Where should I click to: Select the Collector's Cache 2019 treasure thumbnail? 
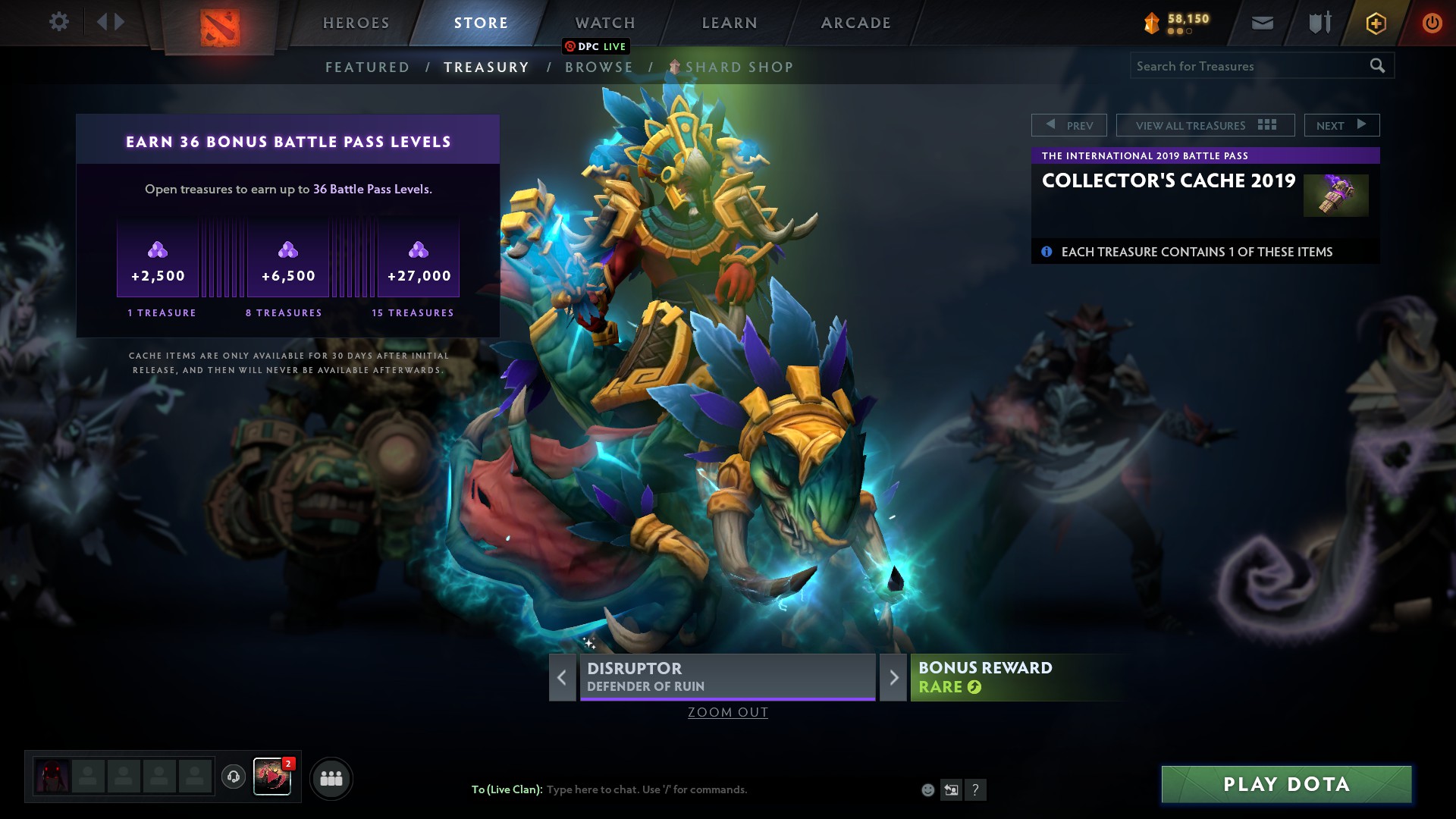pos(1335,195)
